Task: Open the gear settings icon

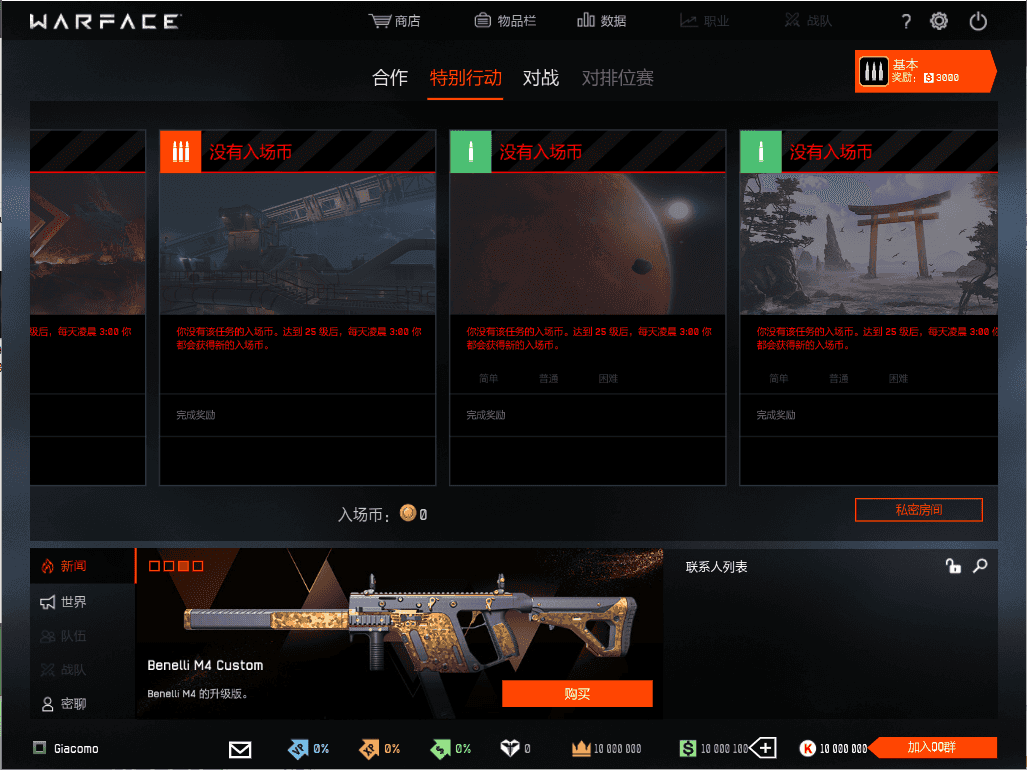Action: pyautogui.click(x=939, y=21)
